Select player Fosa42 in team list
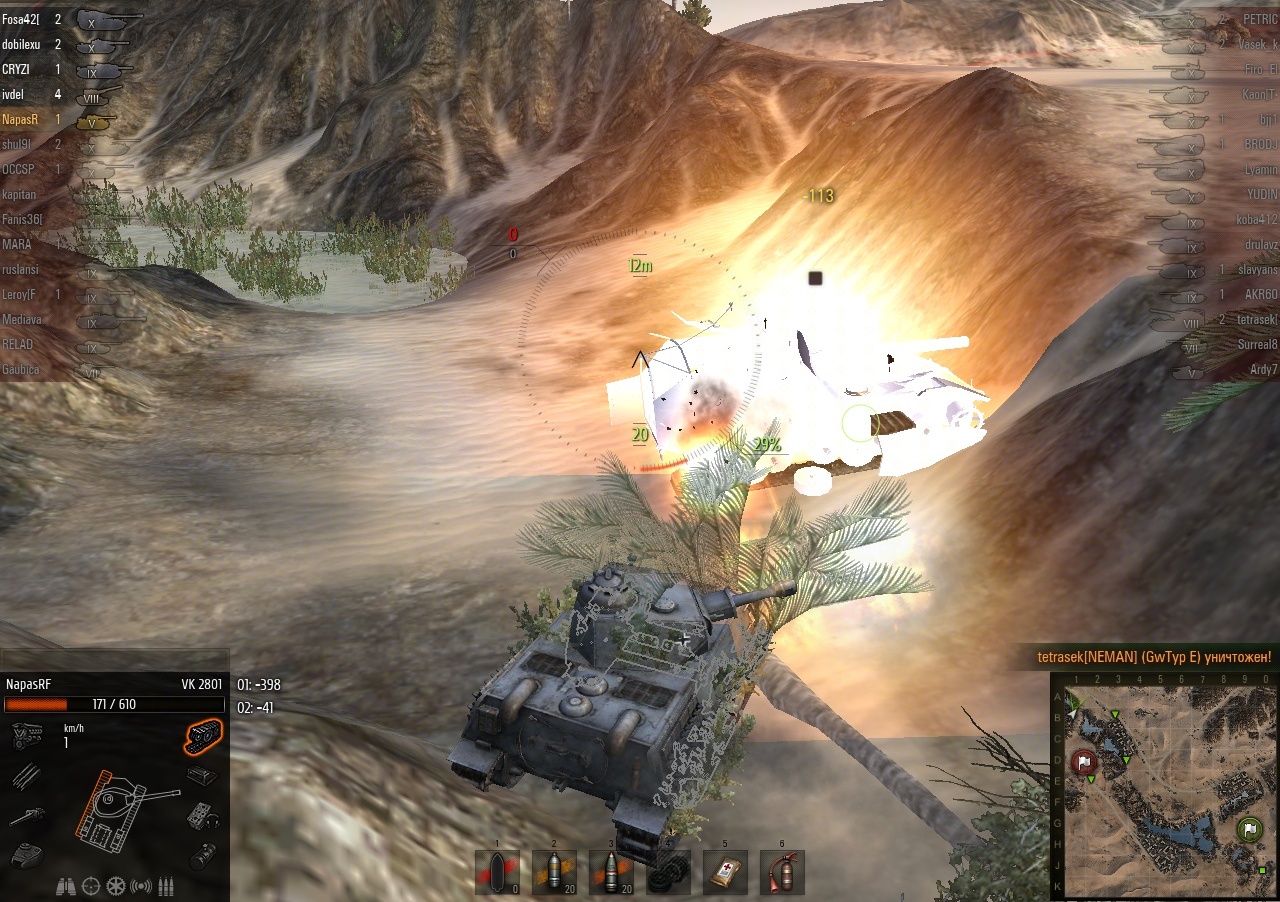This screenshot has height=902, width=1280. tap(20, 19)
